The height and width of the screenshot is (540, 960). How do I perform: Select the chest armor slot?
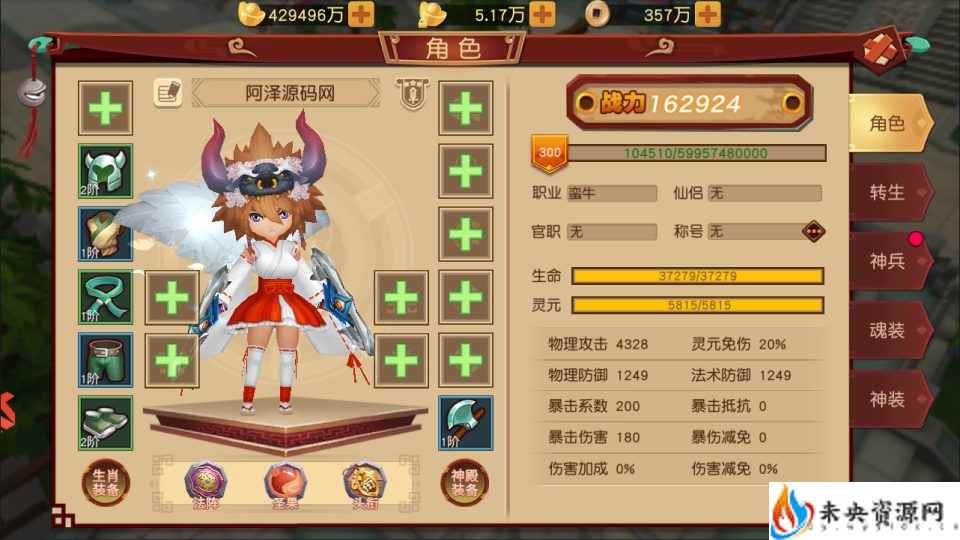[106, 234]
